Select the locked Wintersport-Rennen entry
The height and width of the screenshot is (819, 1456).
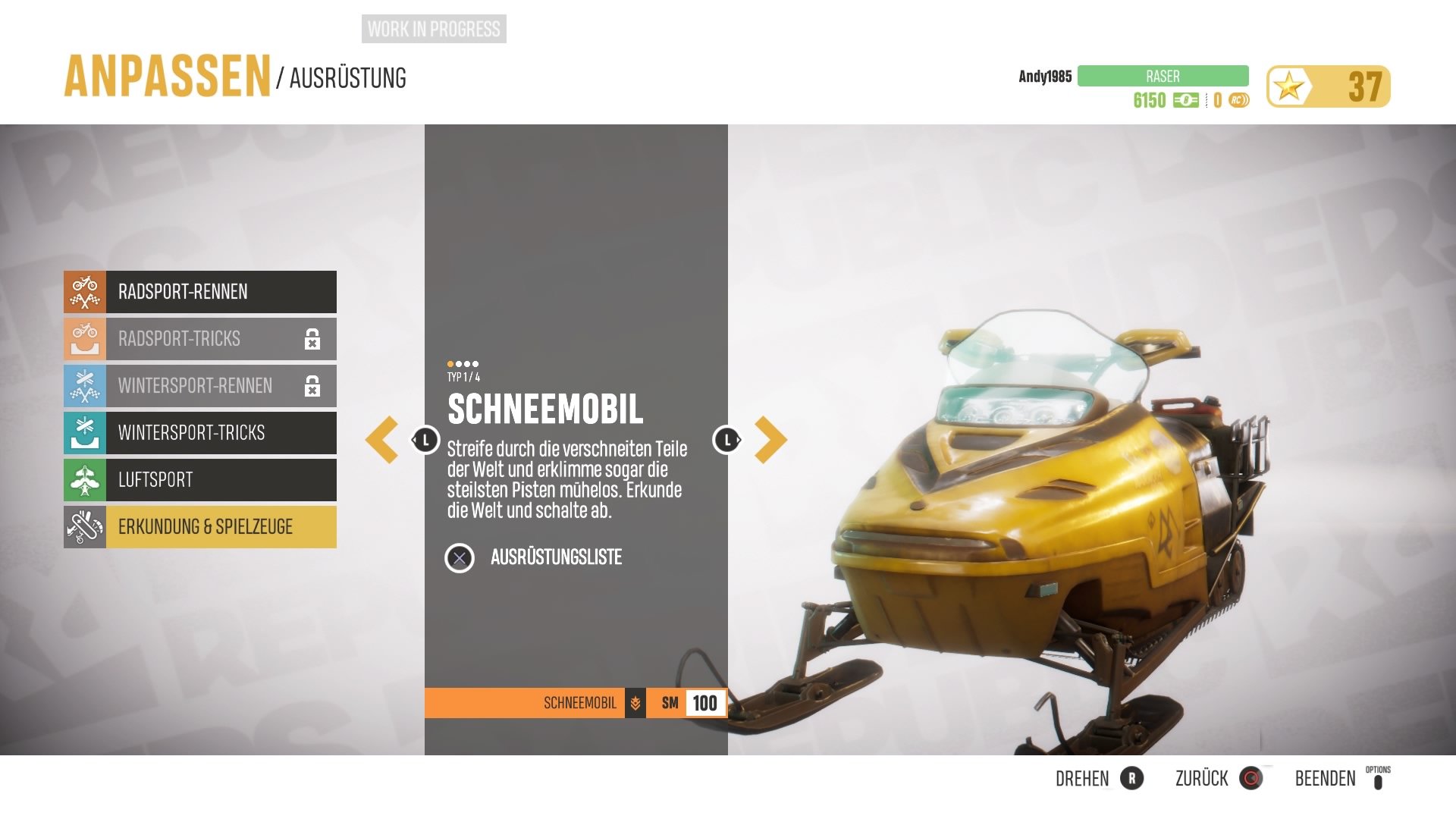pyautogui.click(x=200, y=386)
